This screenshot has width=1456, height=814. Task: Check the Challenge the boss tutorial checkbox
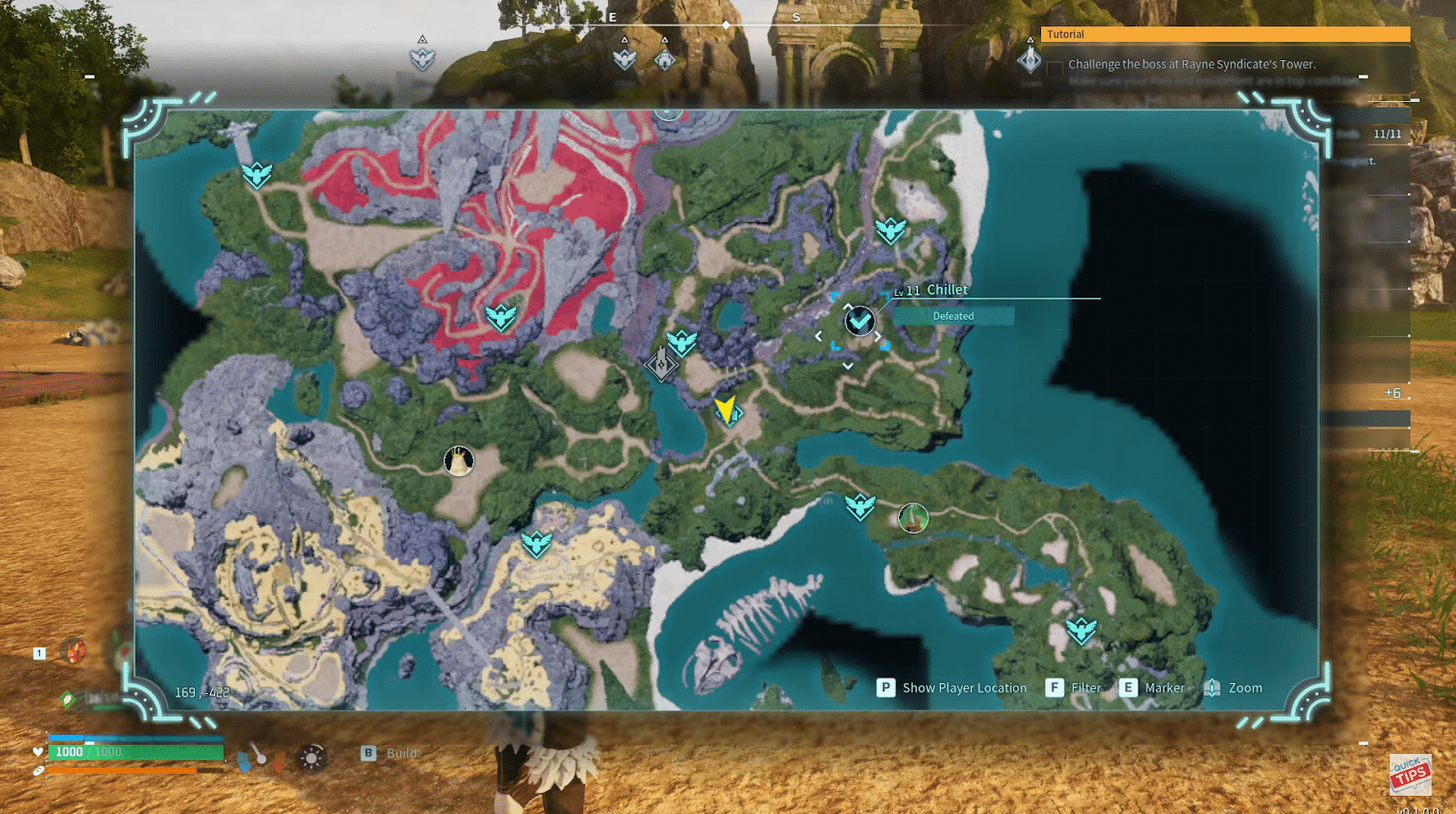pyautogui.click(x=1054, y=66)
